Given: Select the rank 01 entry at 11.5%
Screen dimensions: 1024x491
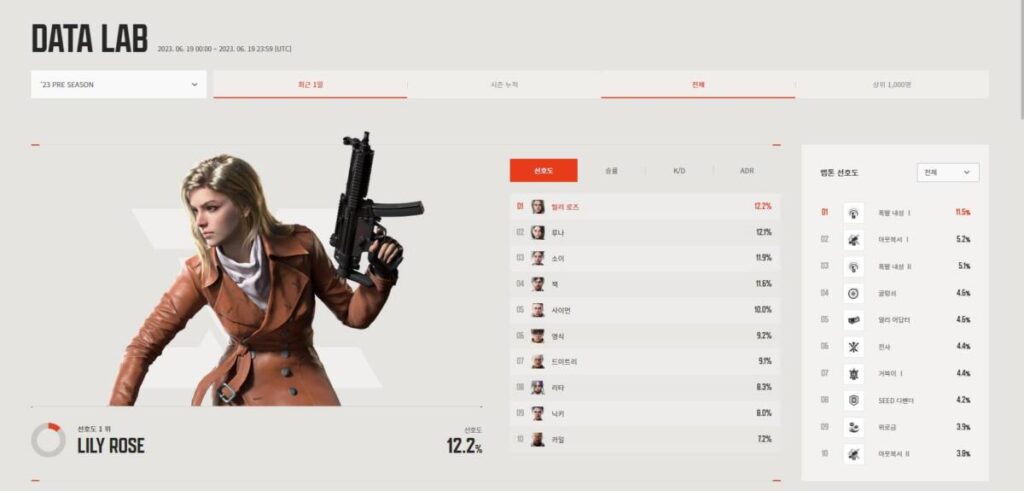Looking at the screenshot, I should 895,212.
